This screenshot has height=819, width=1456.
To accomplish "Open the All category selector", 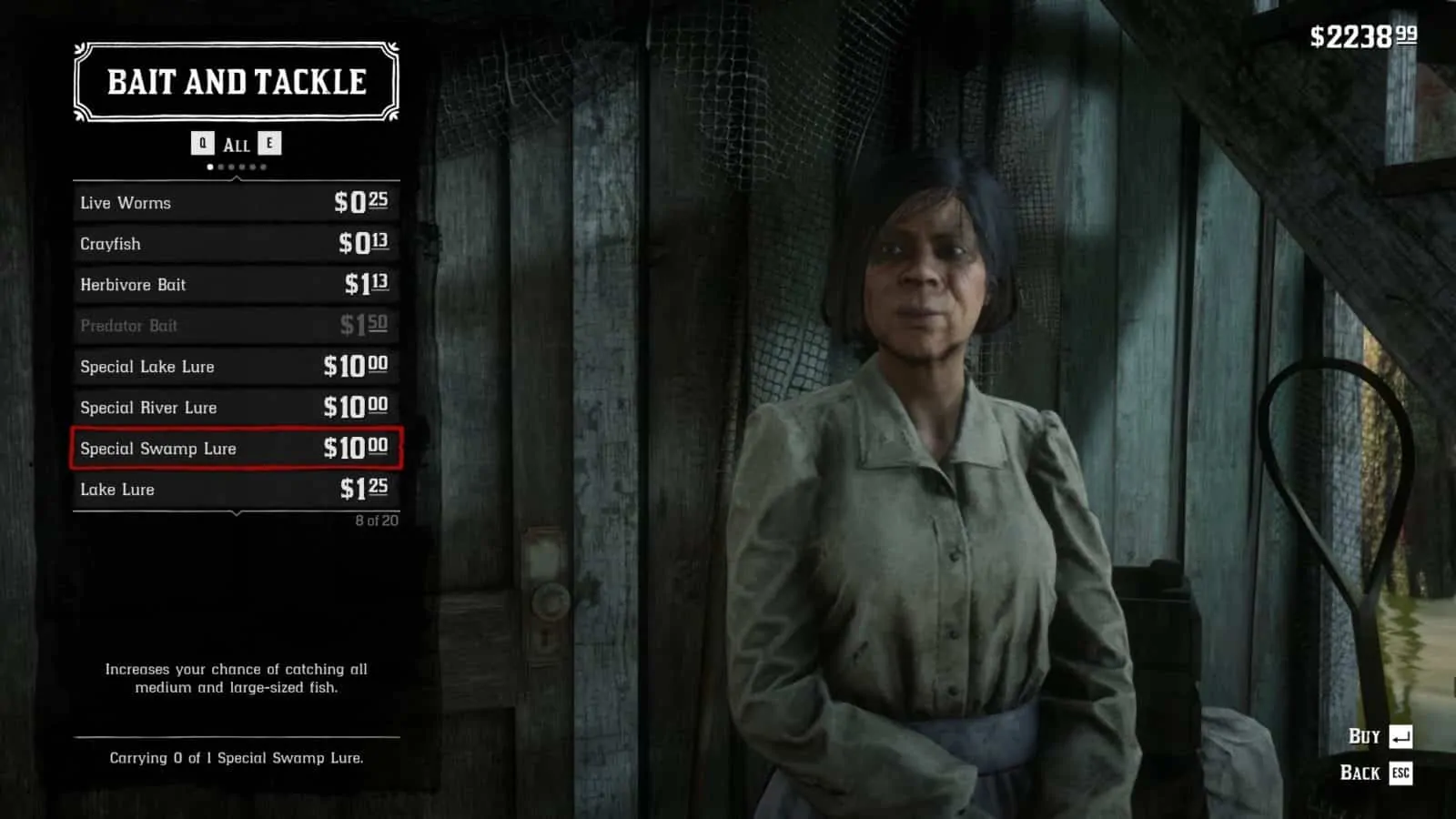I will (x=236, y=143).
